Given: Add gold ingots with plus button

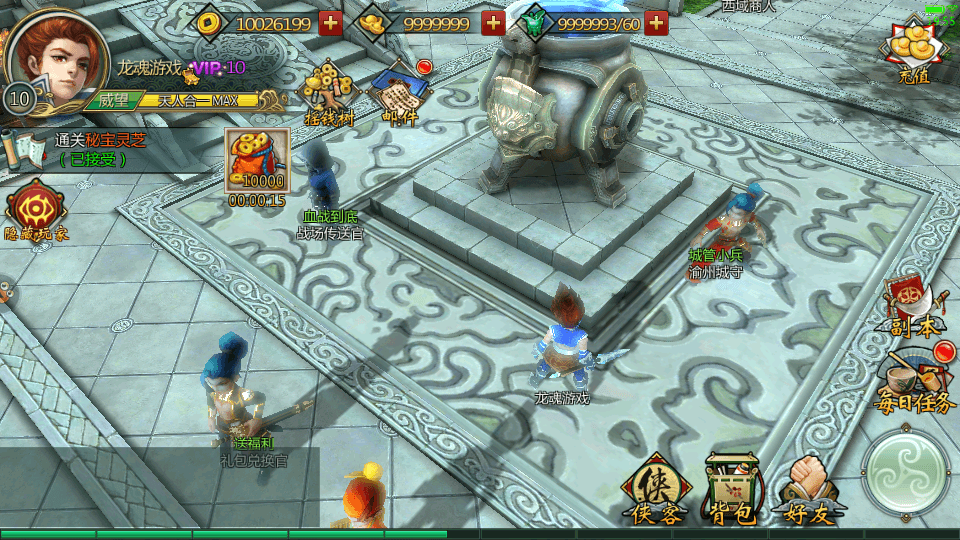Looking at the screenshot, I should coord(493,23).
